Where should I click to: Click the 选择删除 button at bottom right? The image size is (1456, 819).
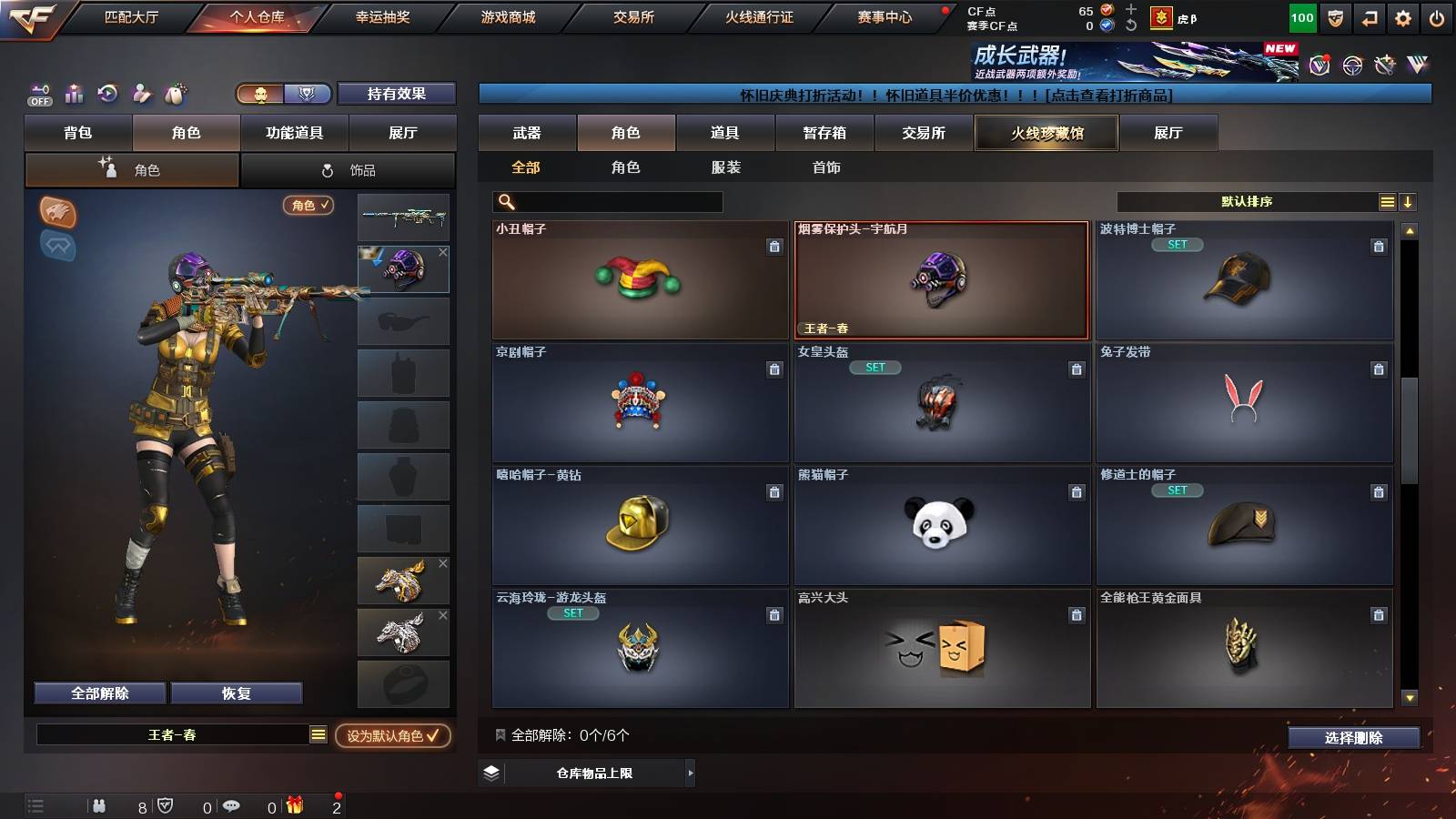1354,738
